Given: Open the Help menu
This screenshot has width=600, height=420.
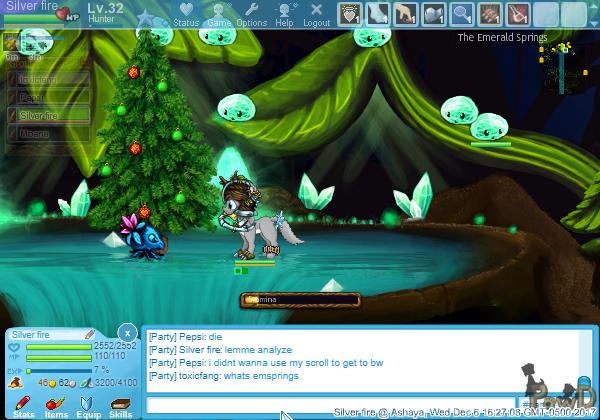Looking at the screenshot, I should [x=284, y=14].
